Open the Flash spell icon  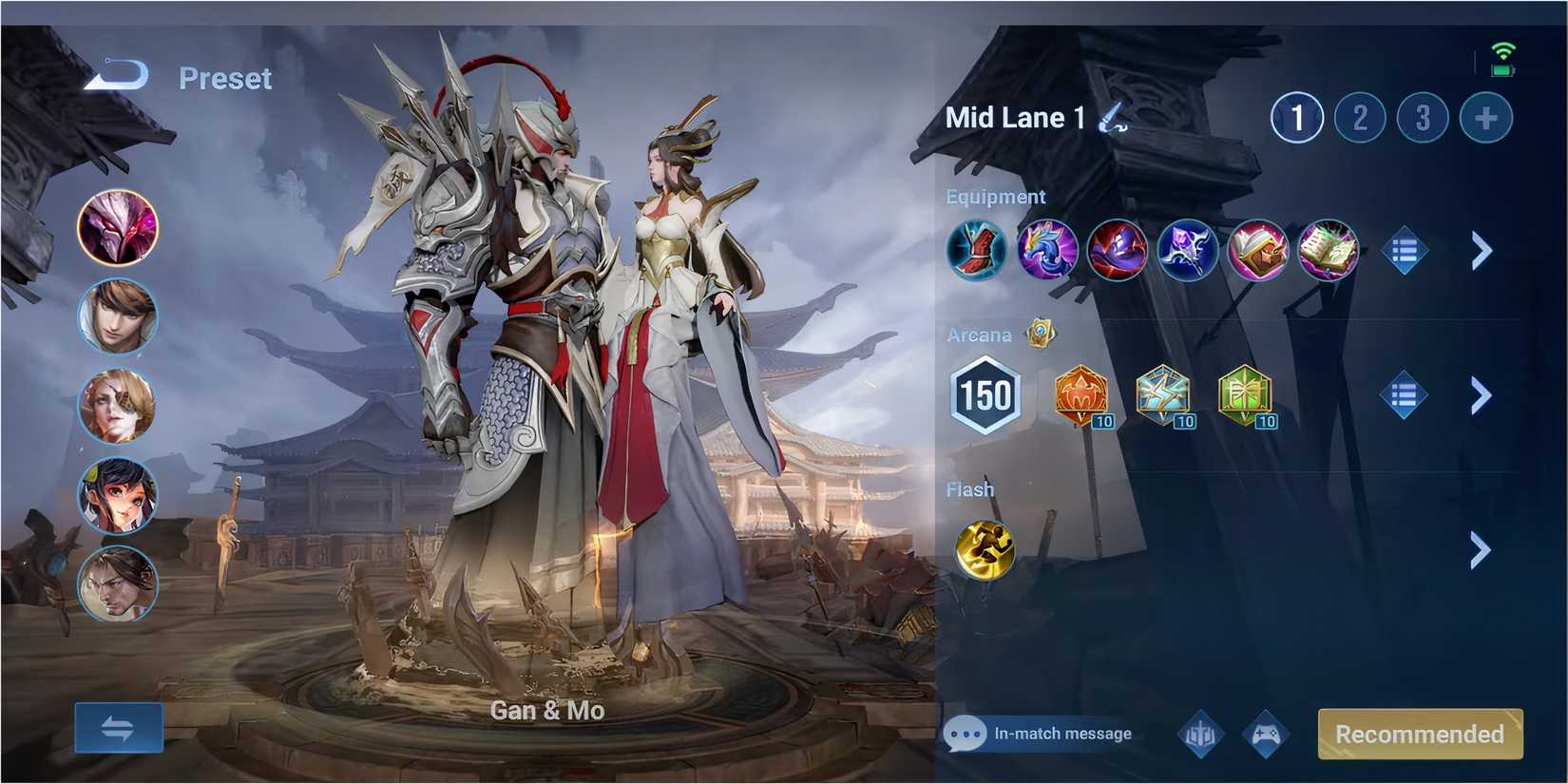[984, 549]
